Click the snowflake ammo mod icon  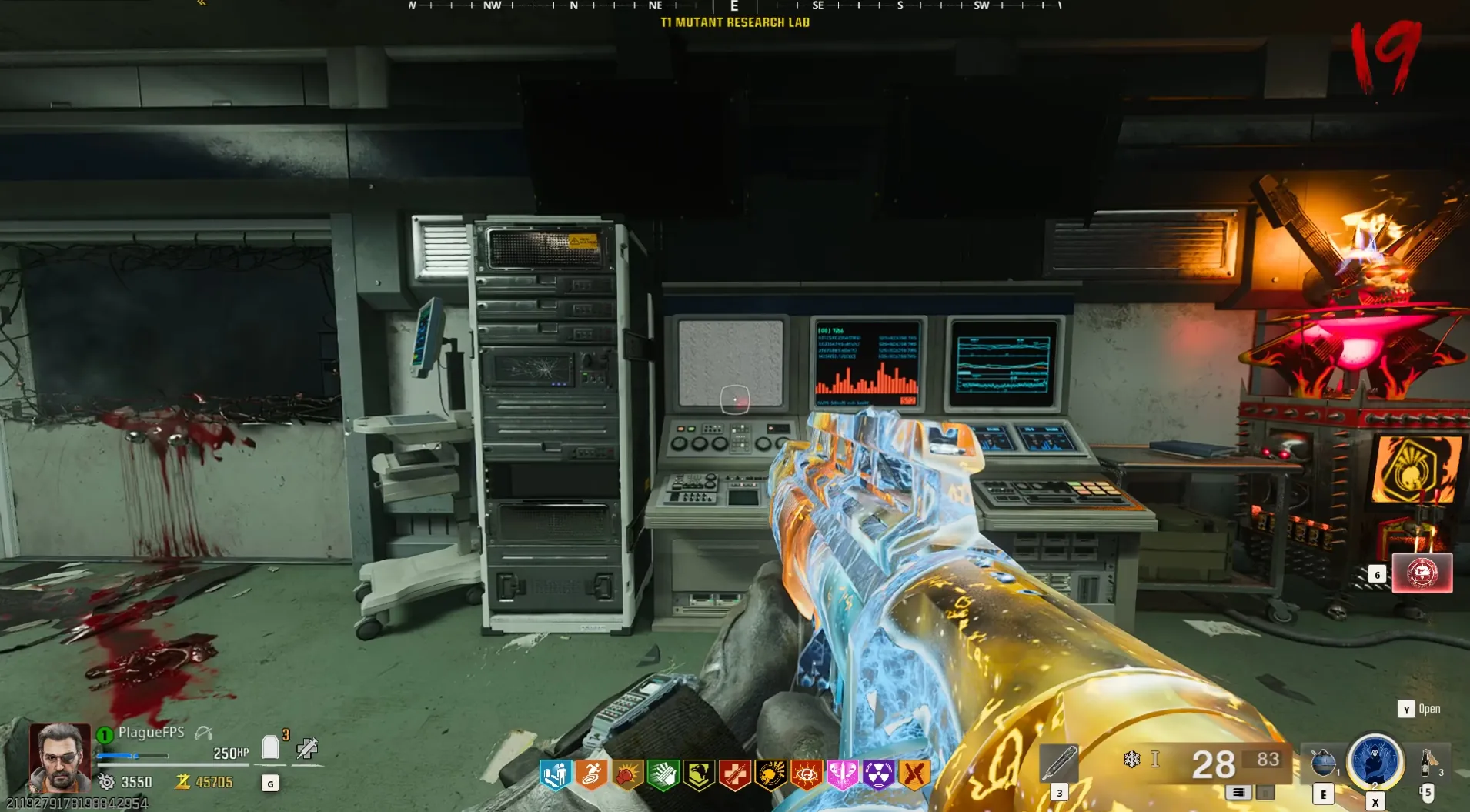[1131, 760]
